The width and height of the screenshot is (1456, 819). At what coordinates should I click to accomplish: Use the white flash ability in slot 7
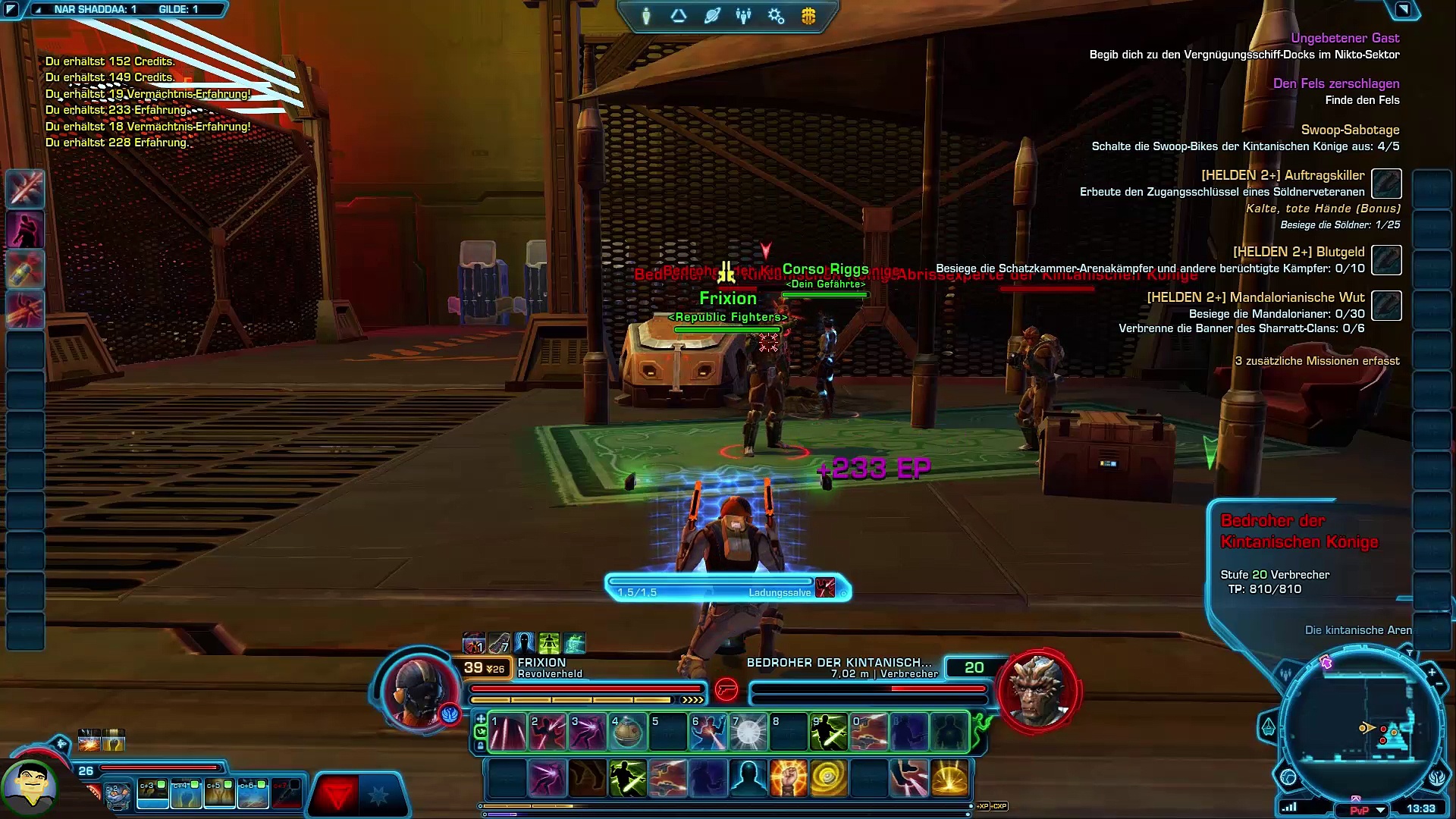(748, 732)
